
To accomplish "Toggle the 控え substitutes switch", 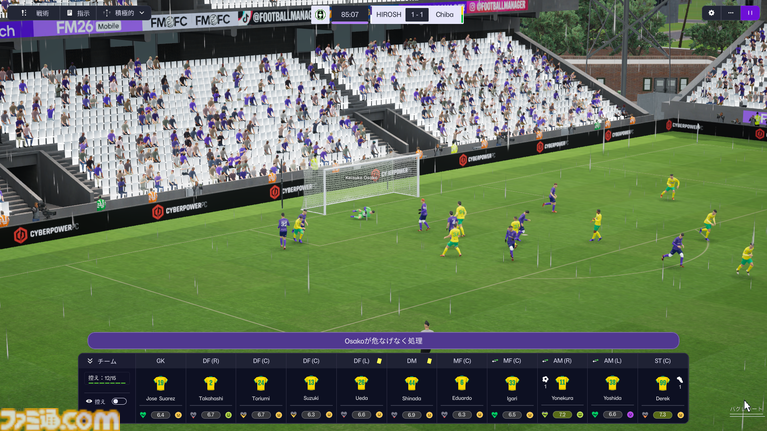I will coord(119,401).
